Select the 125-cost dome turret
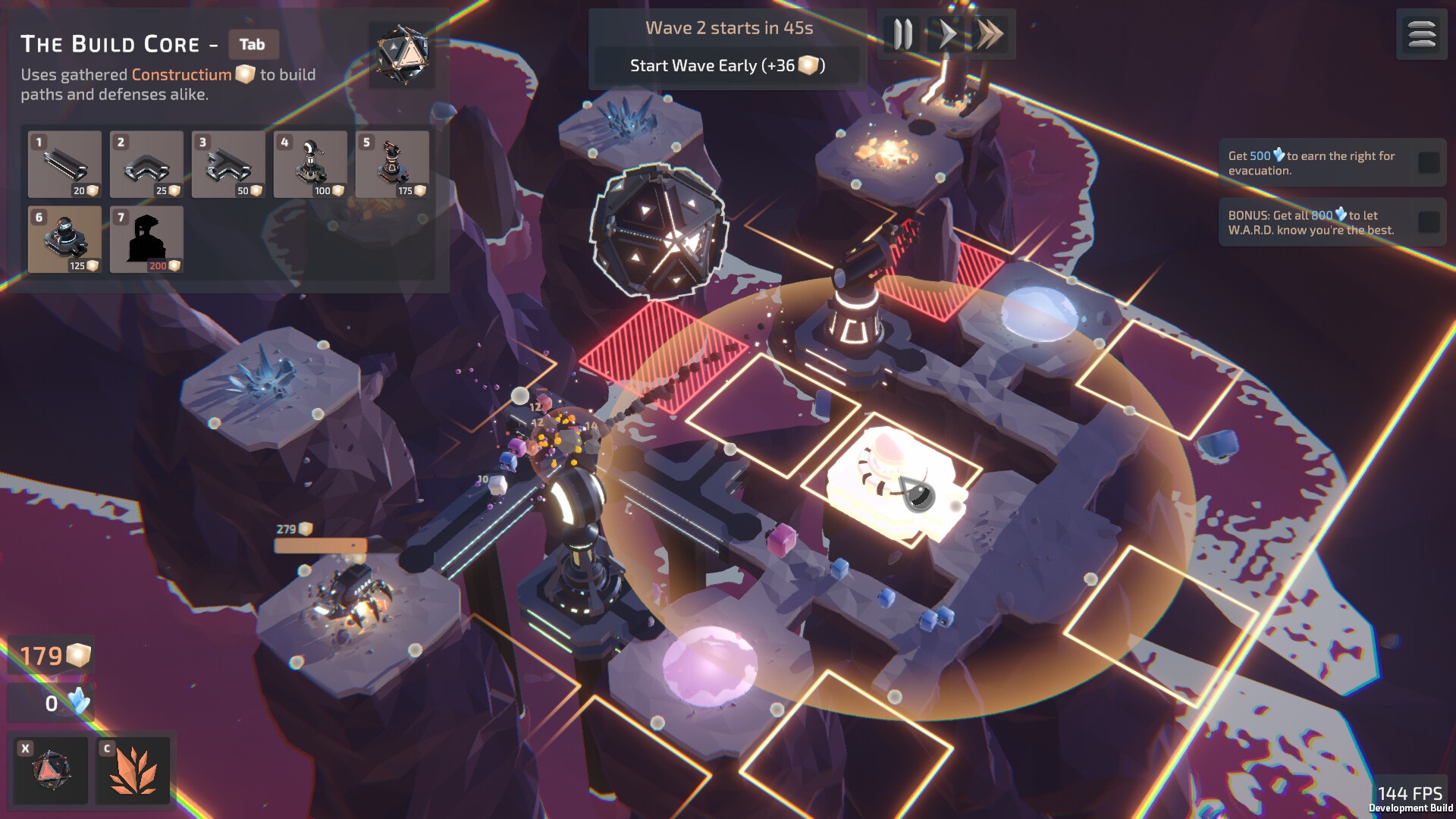Screen dimensions: 1456x819 (64, 239)
